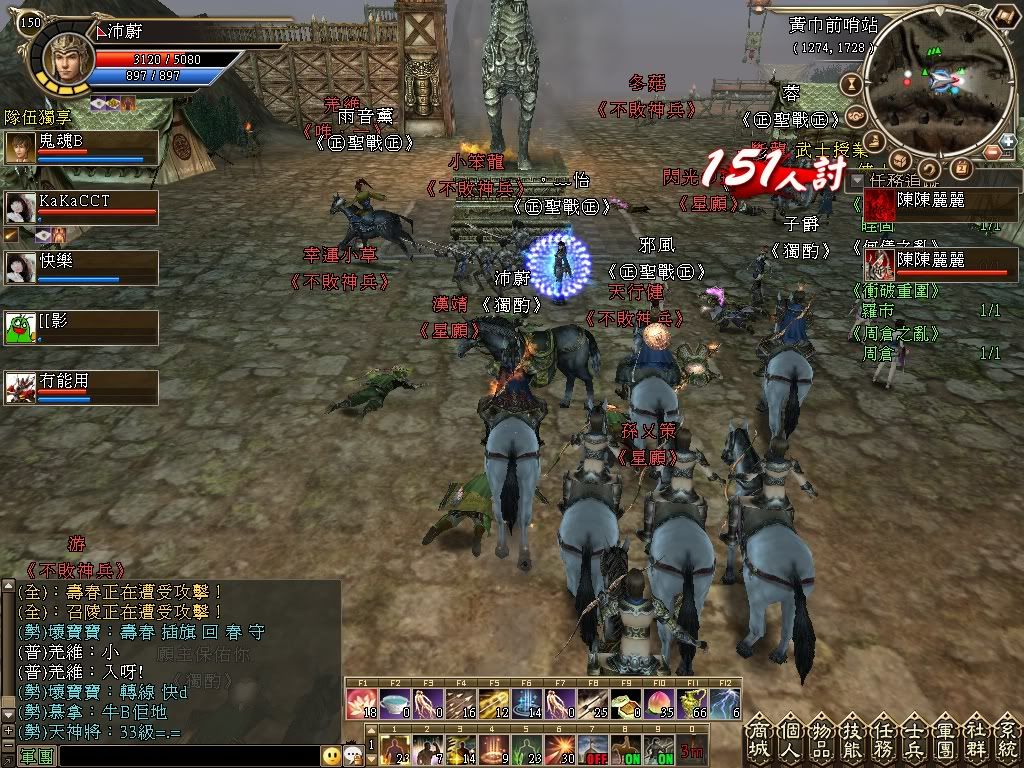
Task: Select party member 冇能用
Action: tap(80, 387)
